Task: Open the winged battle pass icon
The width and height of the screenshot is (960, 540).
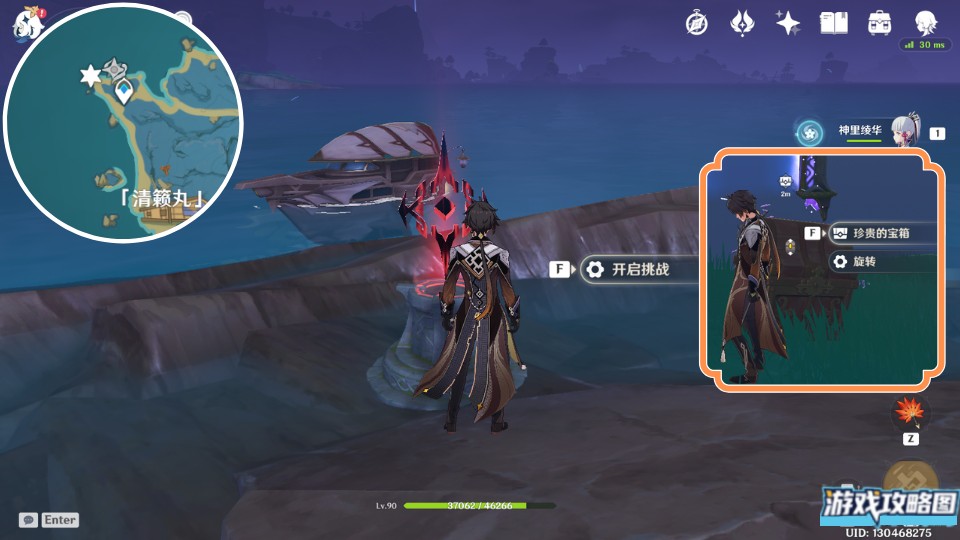Action: point(742,24)
